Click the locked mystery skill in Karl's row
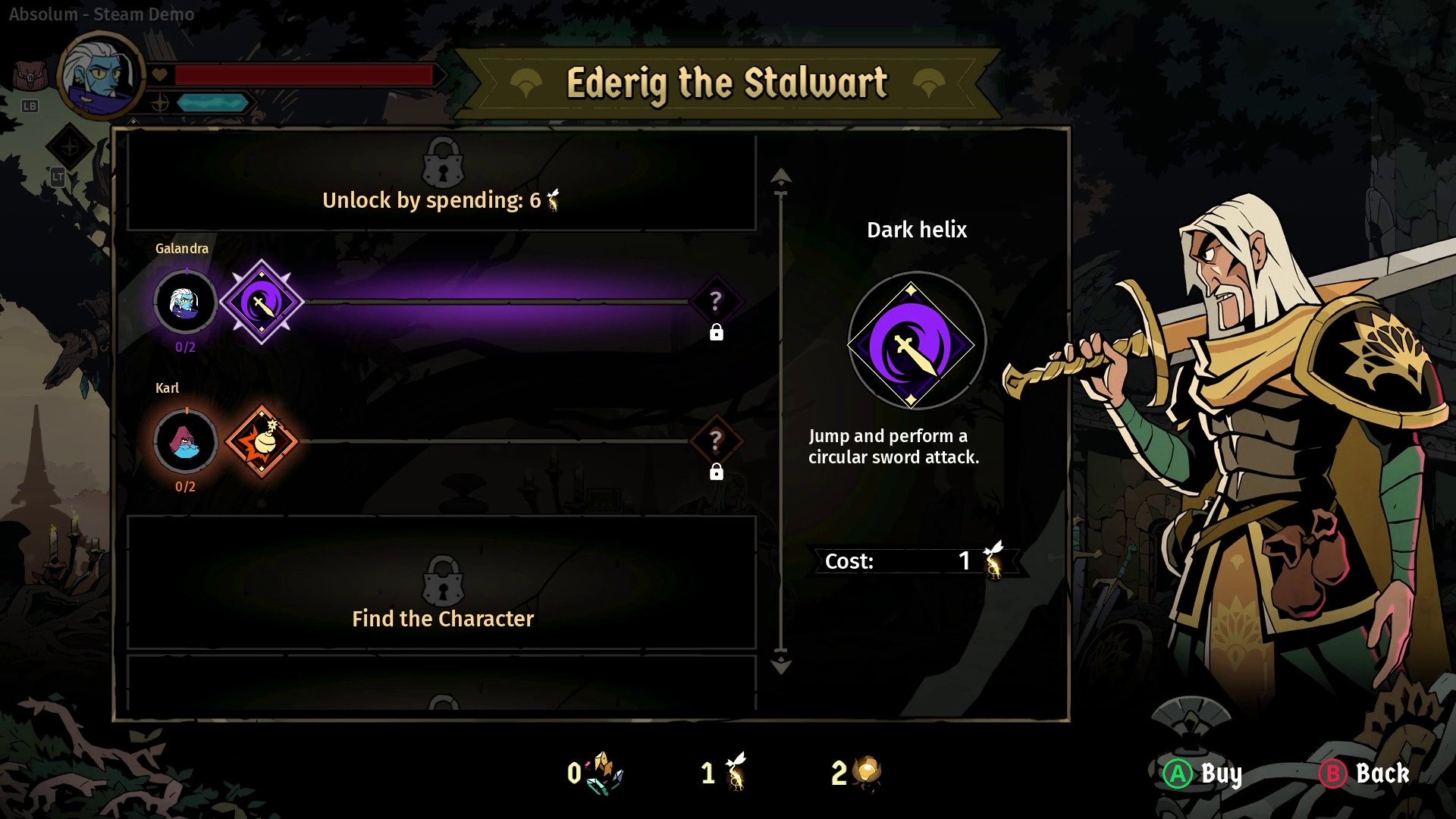The width and height of the screenshot is (1456, 819). [715, 441]
